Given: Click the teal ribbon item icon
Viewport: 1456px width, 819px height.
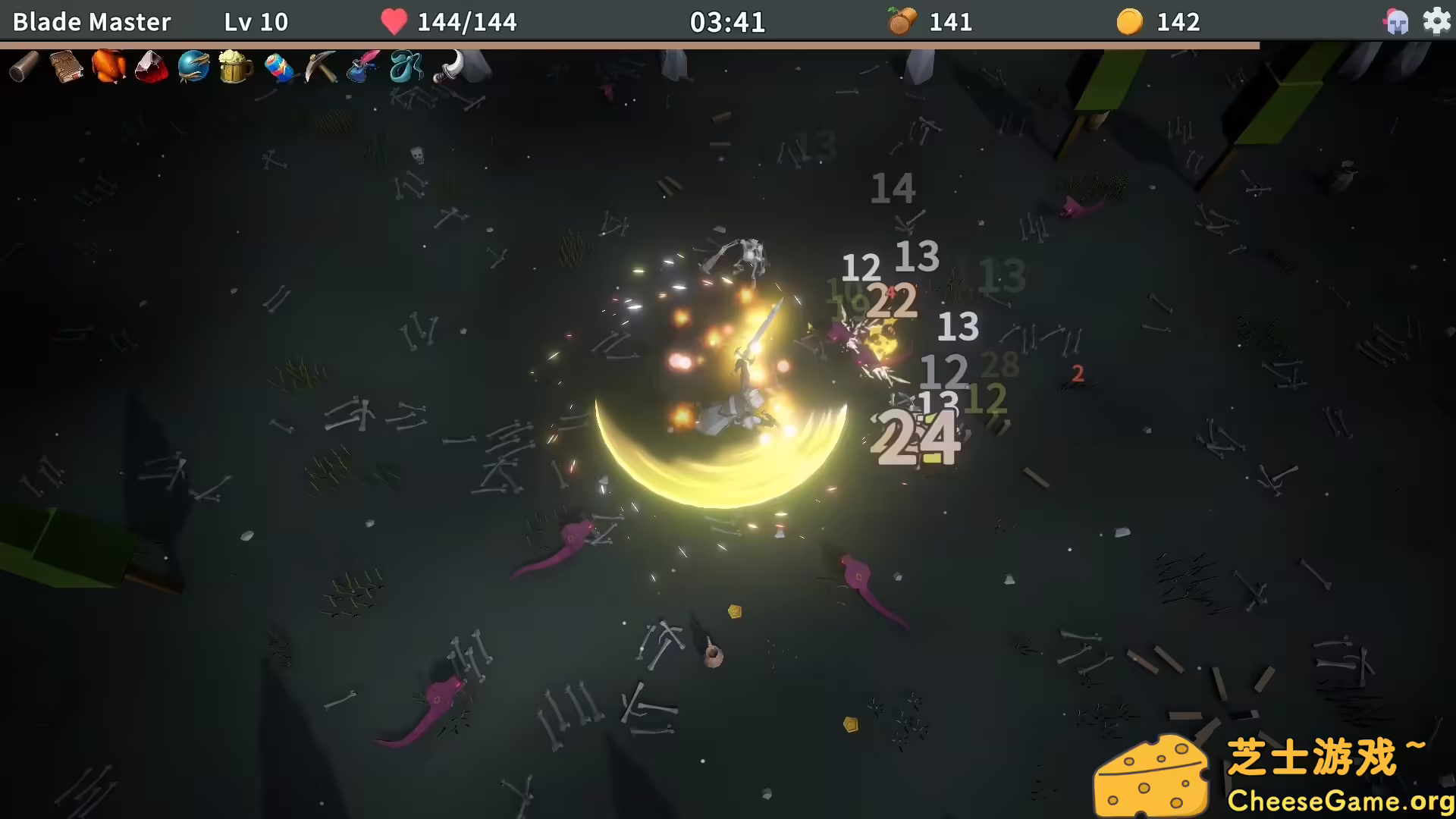Looking at the screenshot, I should [x=405, y=68].
